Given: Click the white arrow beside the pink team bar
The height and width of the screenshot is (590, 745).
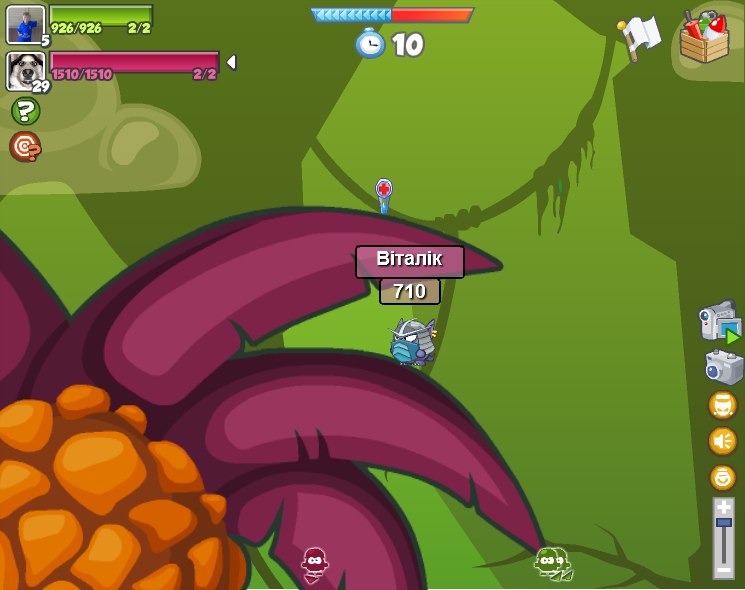Looking at the screenshot, I should (x=231, y=62).
